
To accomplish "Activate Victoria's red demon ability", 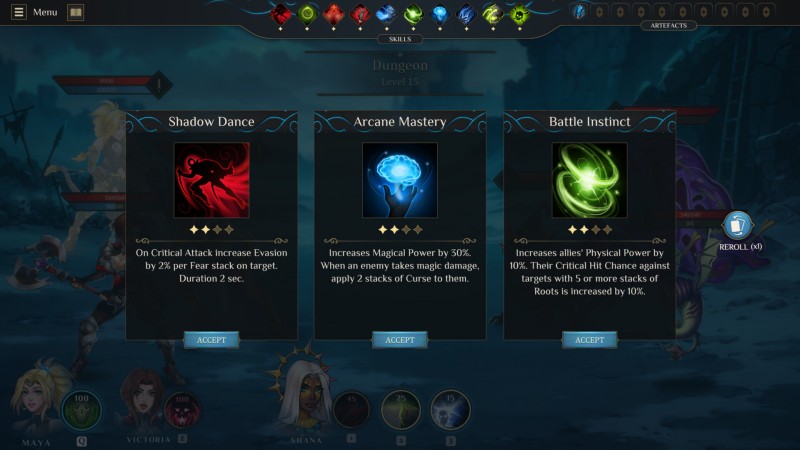I will pos(182,410).
